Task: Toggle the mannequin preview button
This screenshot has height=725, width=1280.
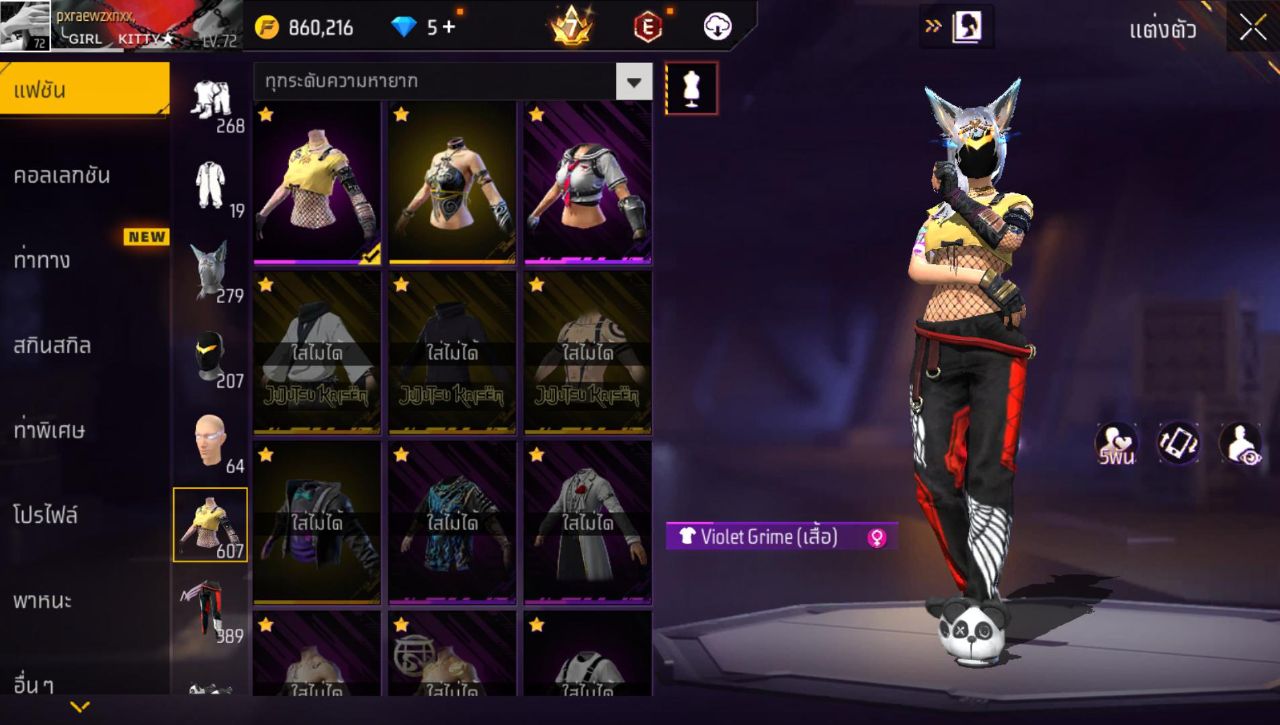Action: pos(691,88)
